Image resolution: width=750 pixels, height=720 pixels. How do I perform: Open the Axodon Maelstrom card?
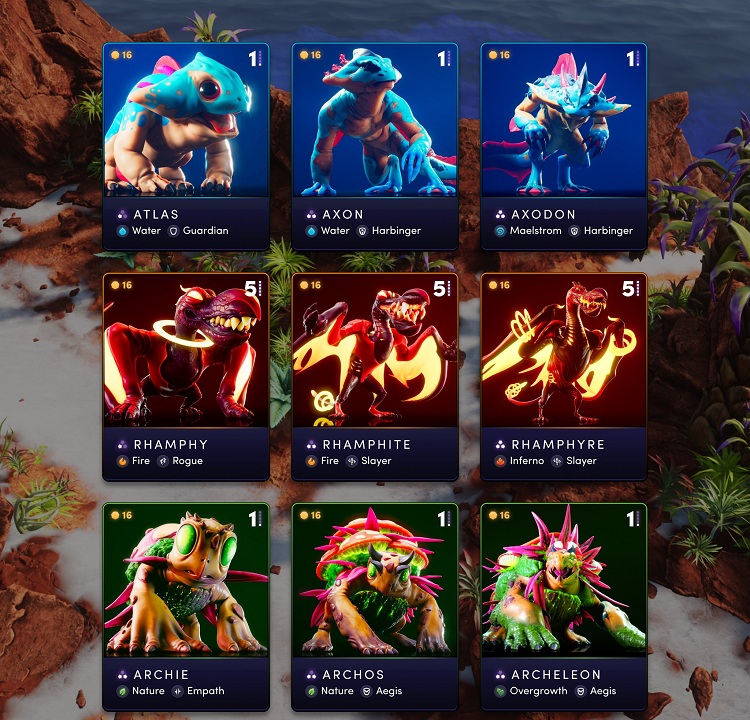(564, 146)
